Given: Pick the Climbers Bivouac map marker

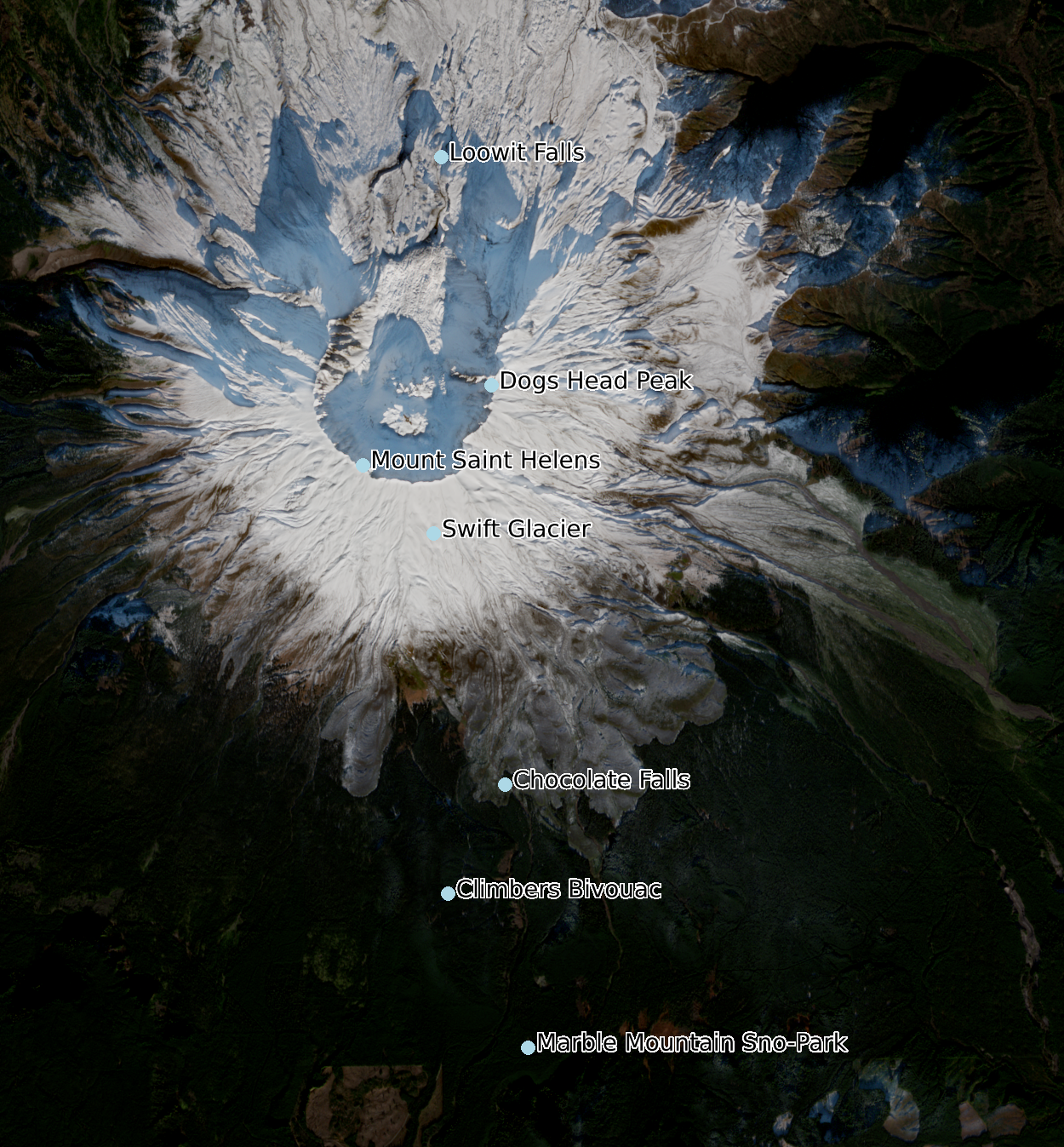Looking at the screenshot, I should 448,893.
